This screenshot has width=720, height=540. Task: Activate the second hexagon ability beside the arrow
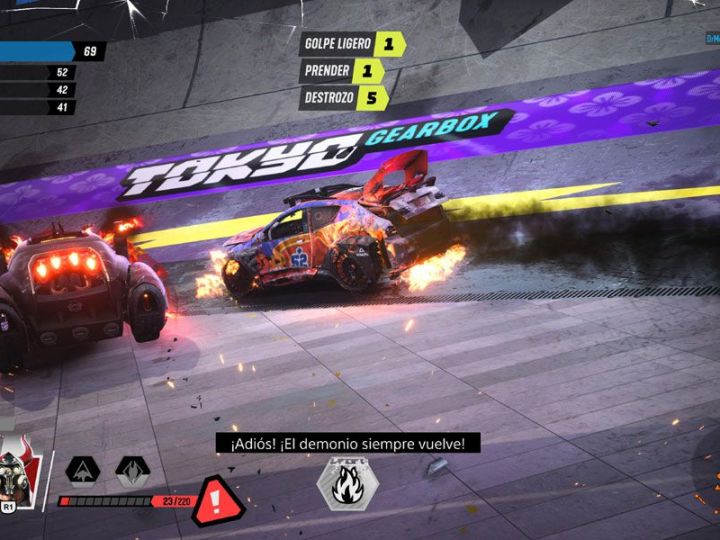coord(132,470)
